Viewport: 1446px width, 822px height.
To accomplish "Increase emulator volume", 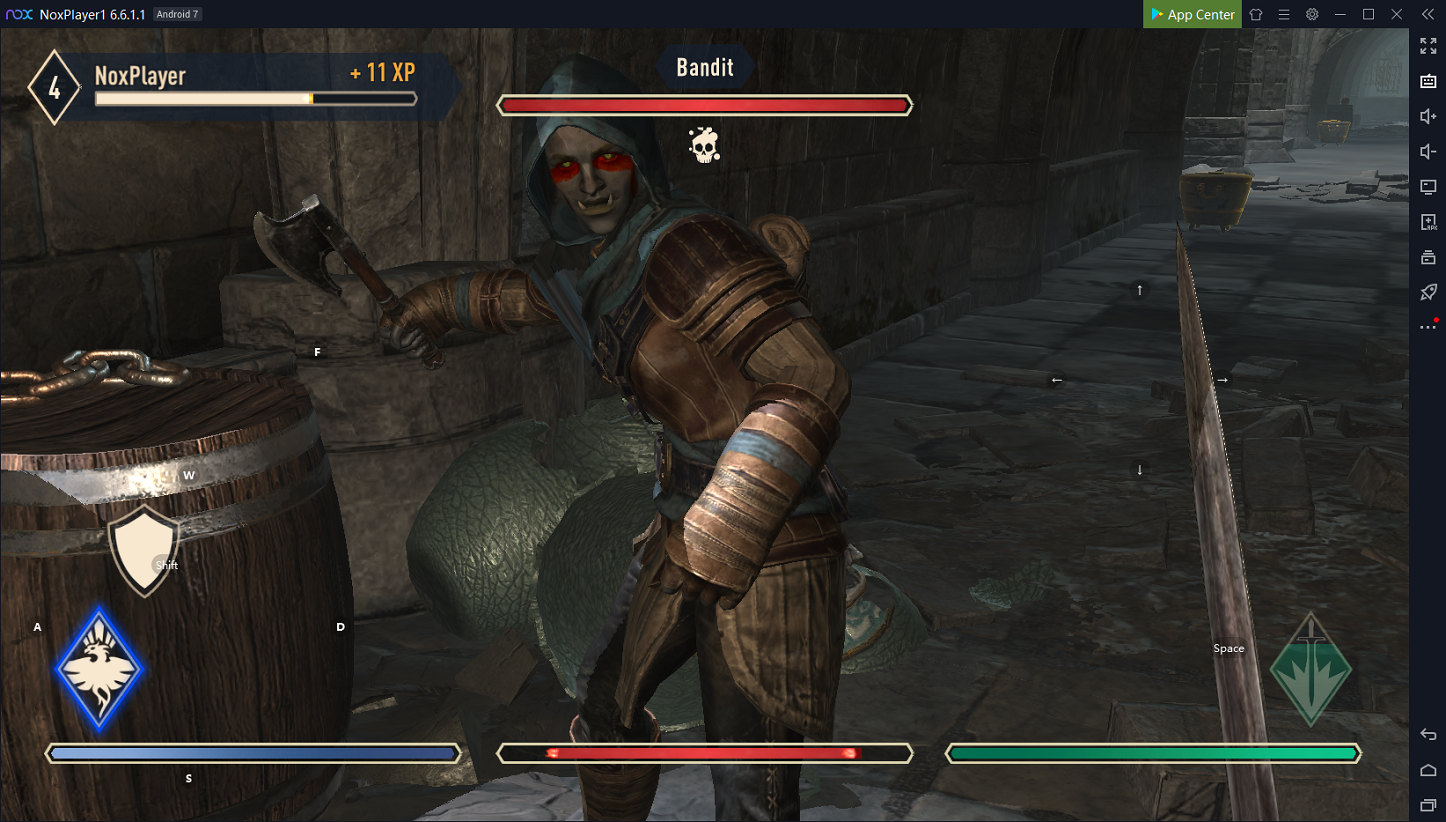I will 1428,116.
